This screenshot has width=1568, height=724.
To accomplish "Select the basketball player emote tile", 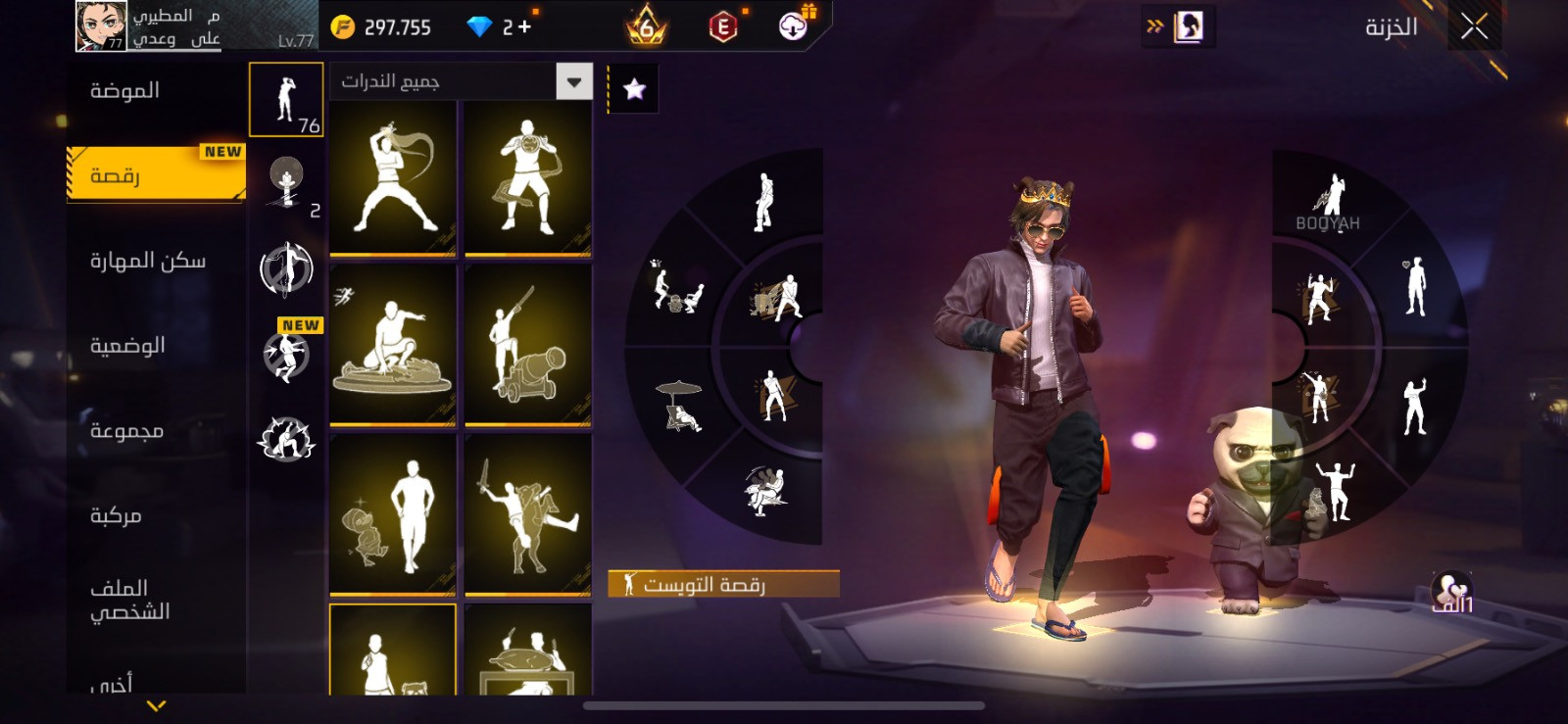I will [527, 177].
